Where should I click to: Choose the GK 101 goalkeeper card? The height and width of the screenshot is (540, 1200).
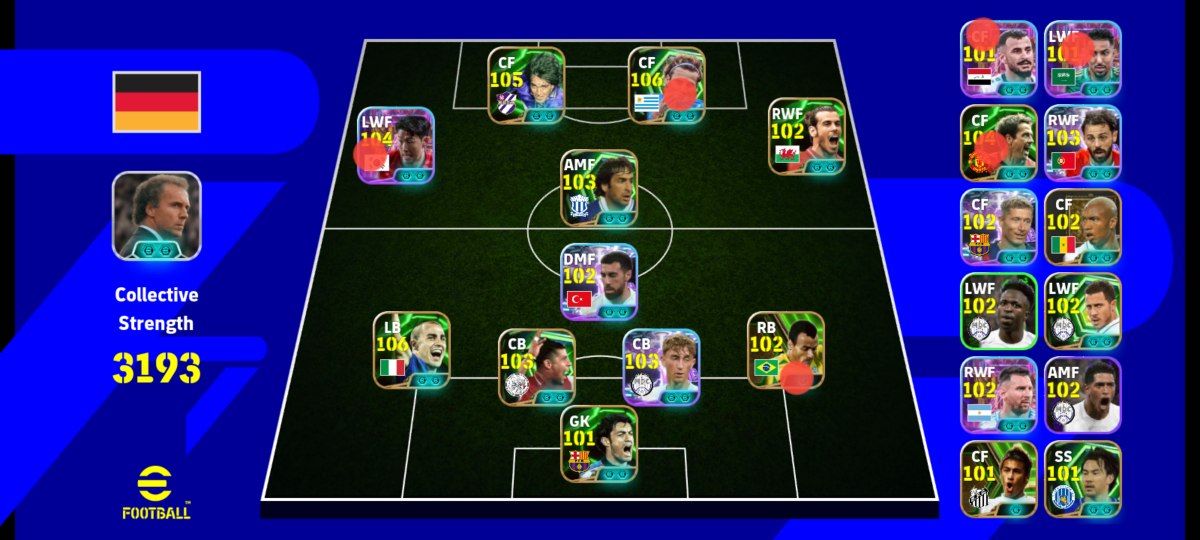[599, 443]
